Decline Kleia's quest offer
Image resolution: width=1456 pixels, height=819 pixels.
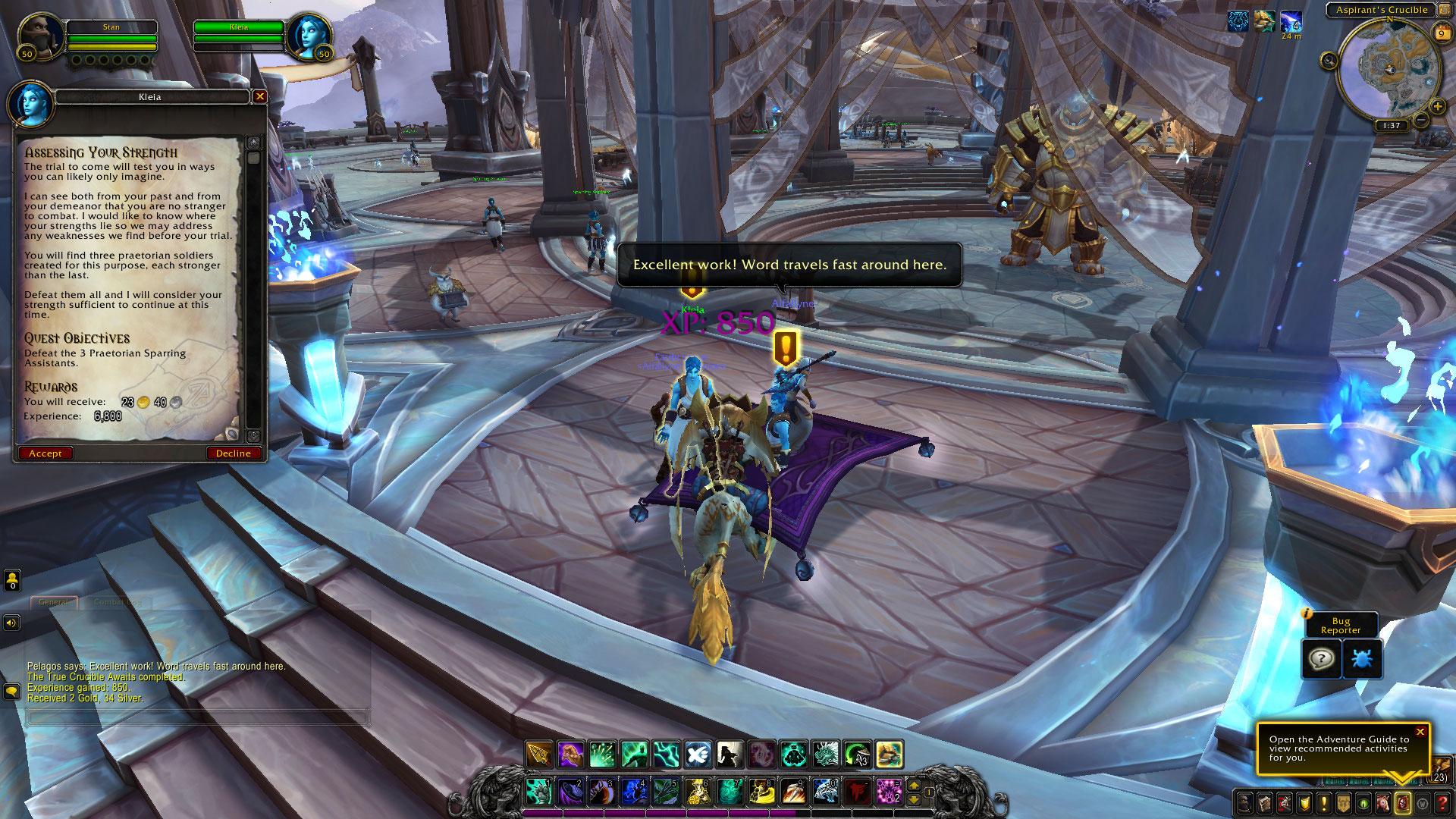coord(234,453)
